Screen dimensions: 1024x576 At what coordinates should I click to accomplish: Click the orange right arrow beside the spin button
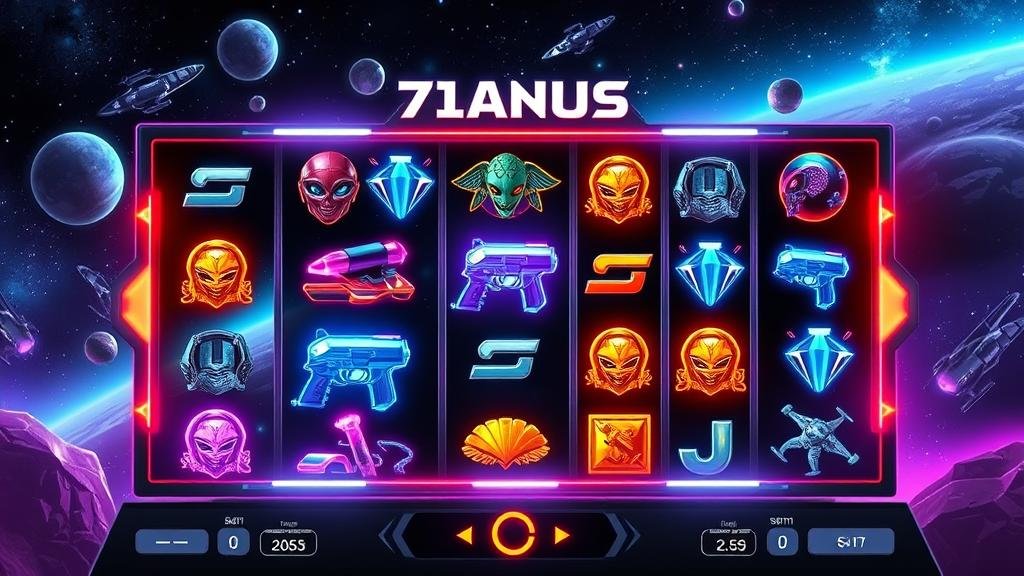click(x=560, y=536)
